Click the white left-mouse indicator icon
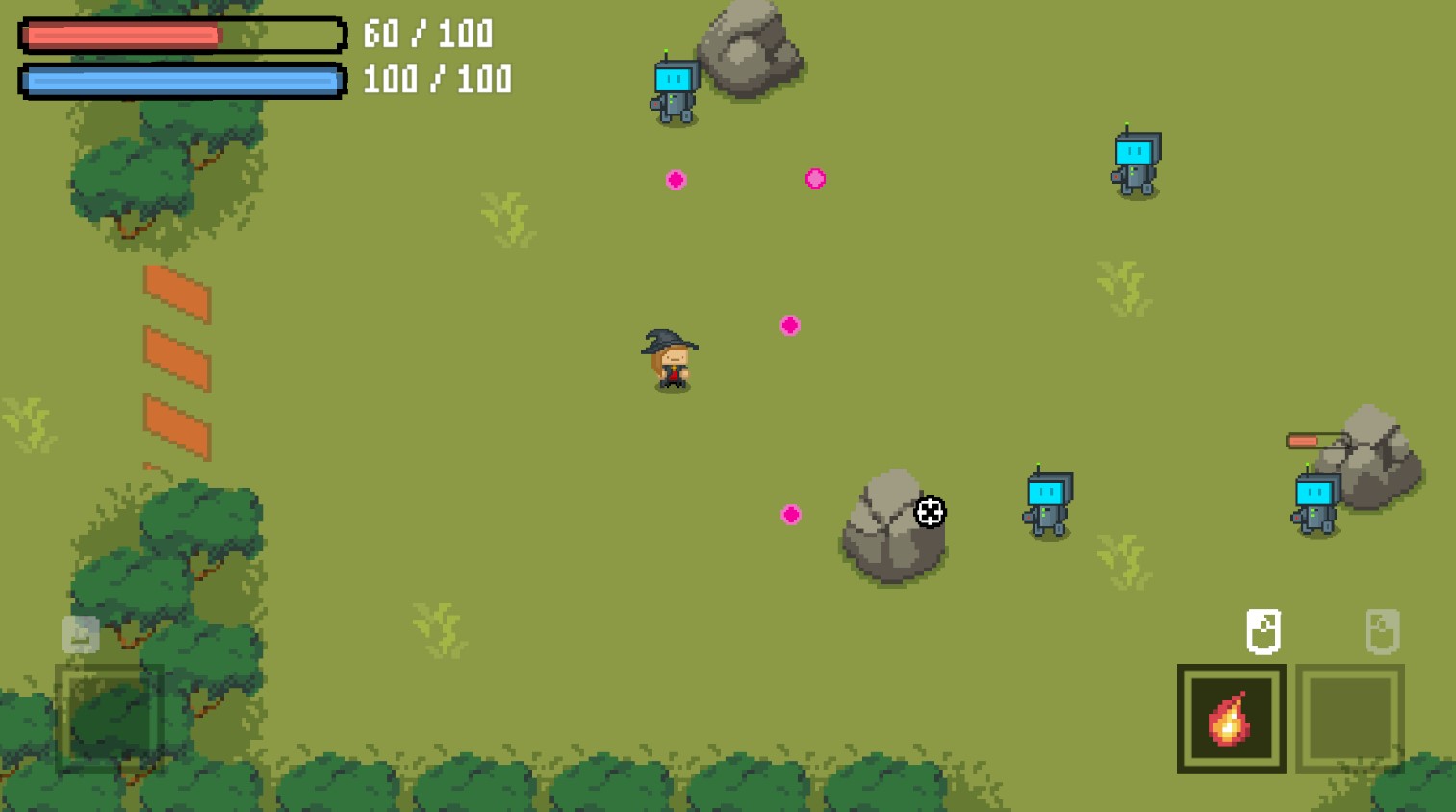The width and height of the screenshot is (1456, 812). coord(1264,631)
